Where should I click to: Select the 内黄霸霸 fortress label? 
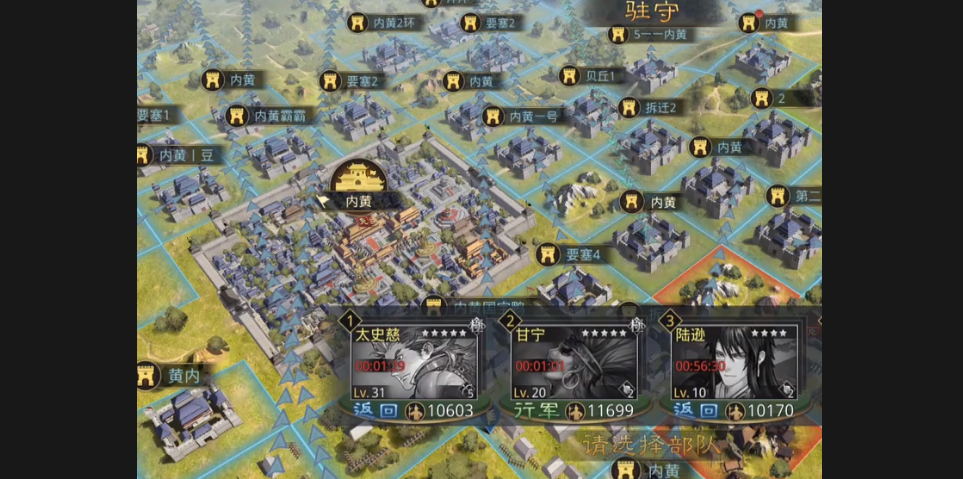click(x=268, y=116)
